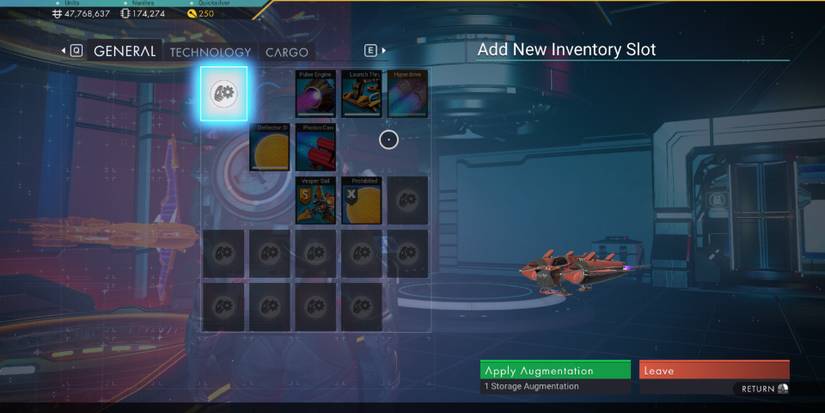
Task: Select the Deflector Shield slot
Action: click(x=270, y=147)
